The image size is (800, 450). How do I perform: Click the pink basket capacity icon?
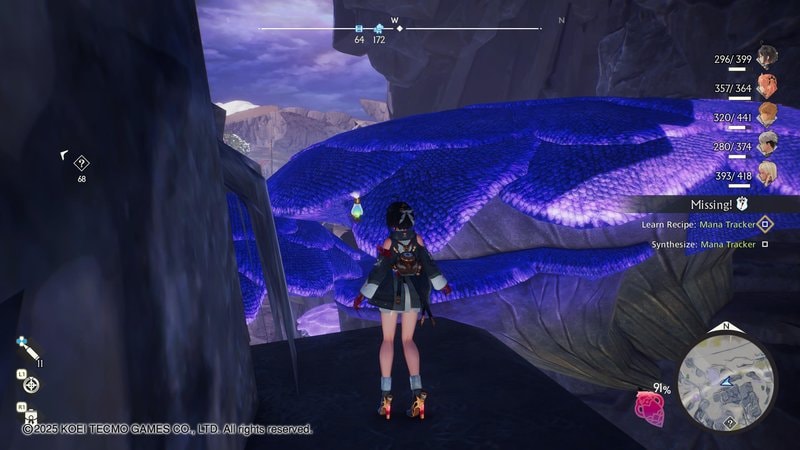(x=650, y=408)
